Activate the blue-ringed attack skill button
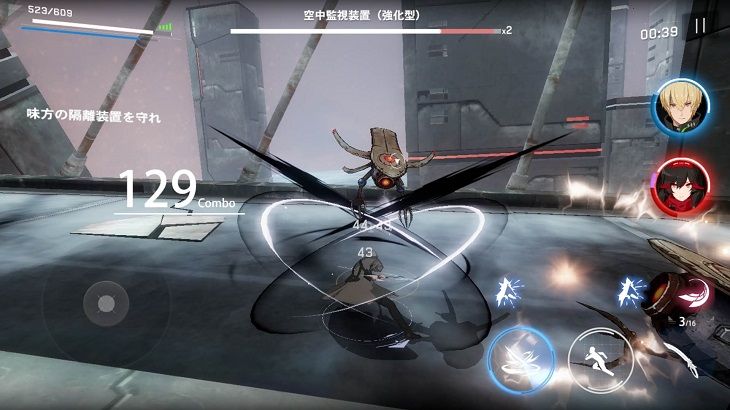 point(521,356)
